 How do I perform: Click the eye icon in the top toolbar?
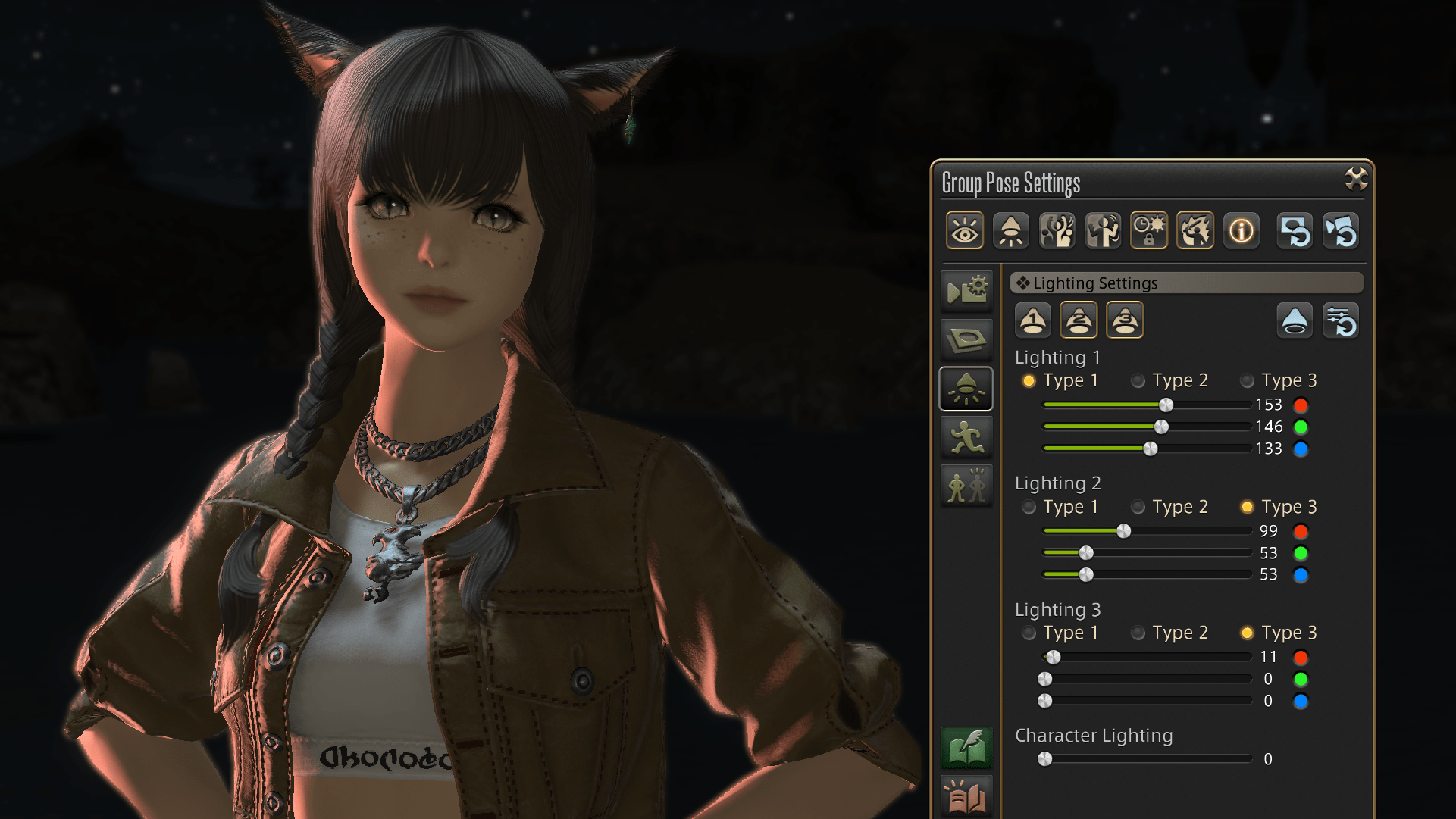coord(964,230)
